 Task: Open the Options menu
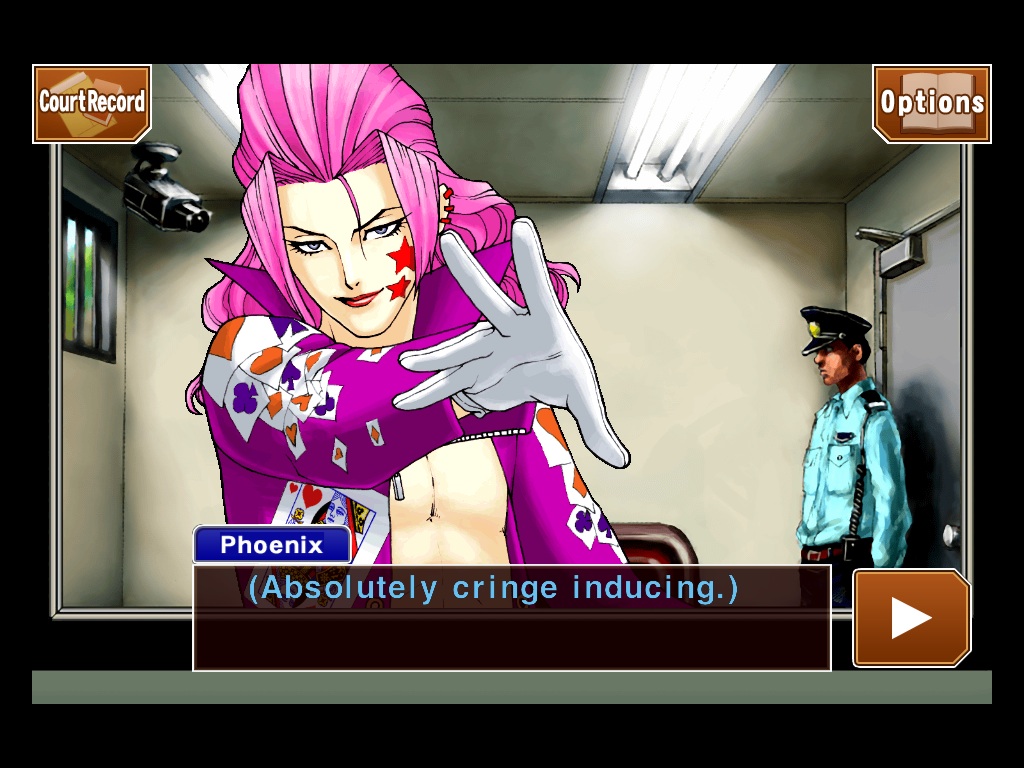(x=931, y=103)
